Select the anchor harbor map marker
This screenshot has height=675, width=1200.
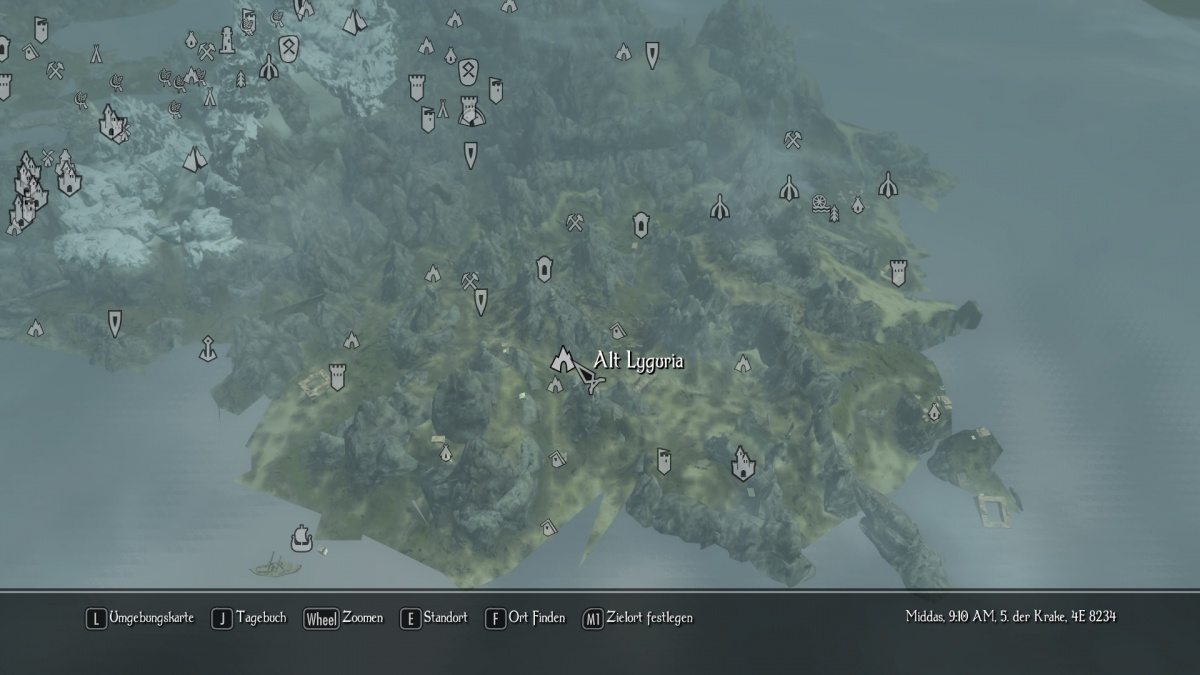point(207,347)
